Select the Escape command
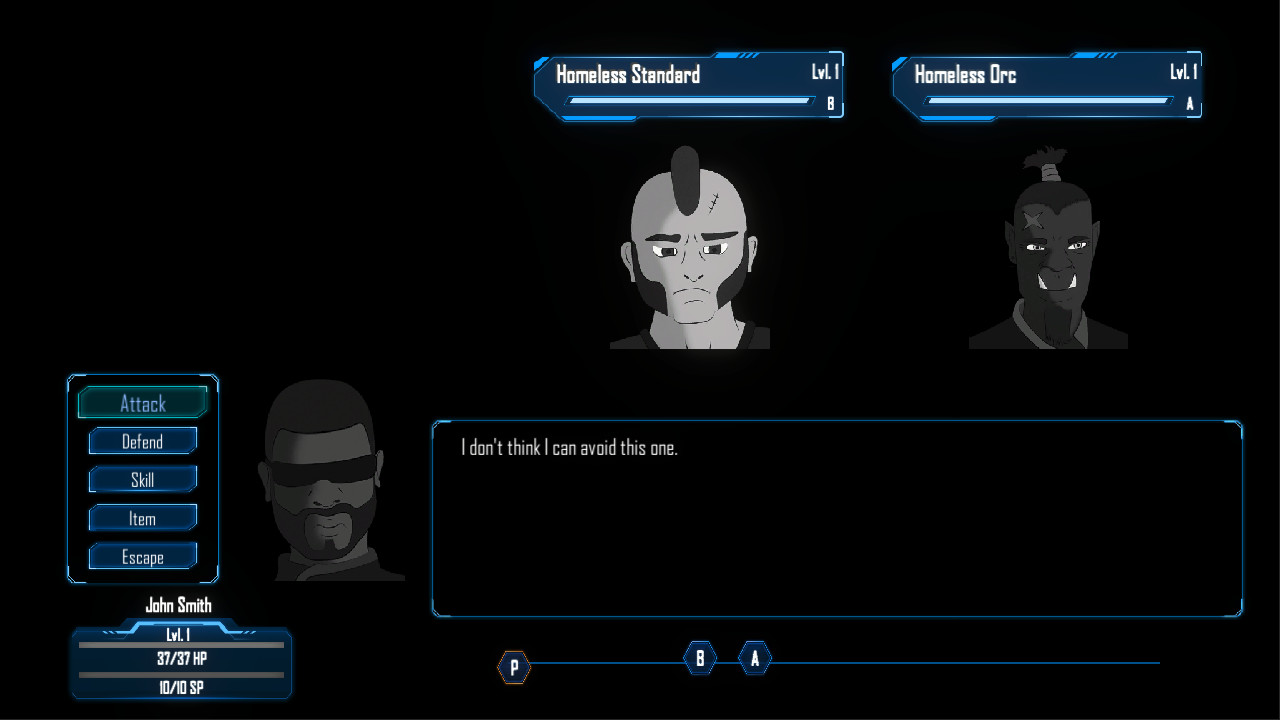 (142, 556)
